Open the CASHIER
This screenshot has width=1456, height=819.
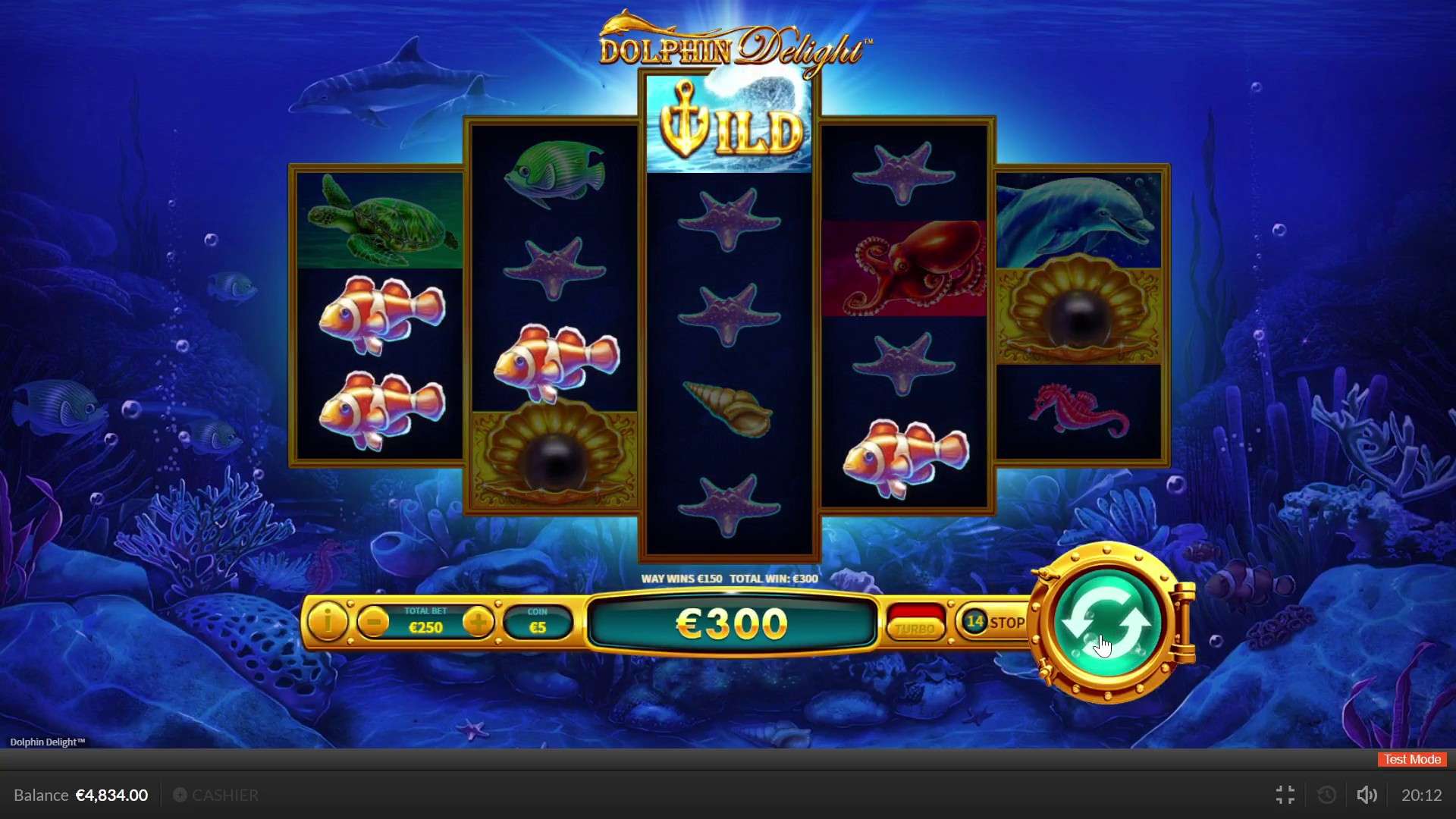(225, 795)
